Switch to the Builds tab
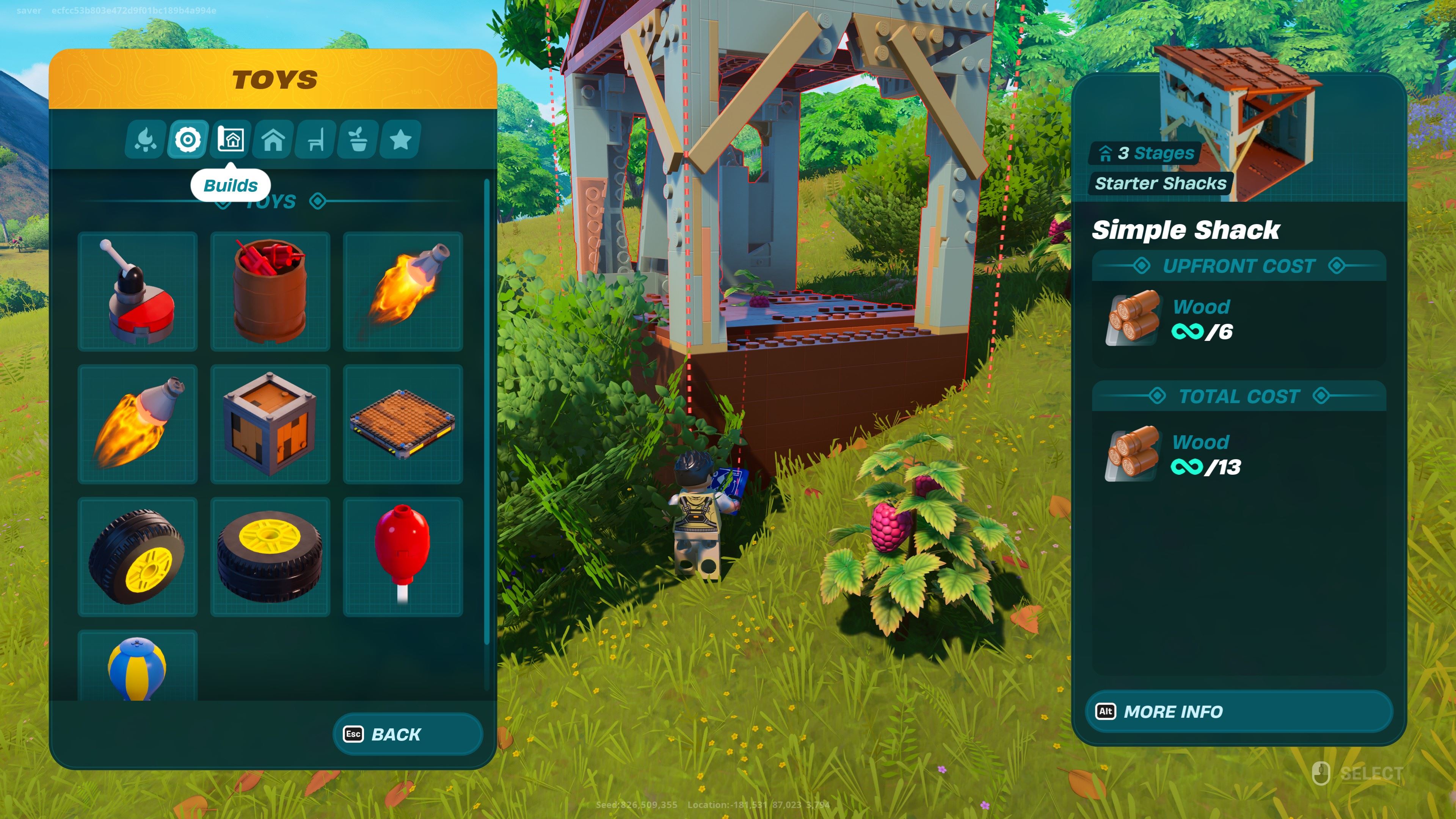This screenshot has width=1456, height=819. click(231, 140)
